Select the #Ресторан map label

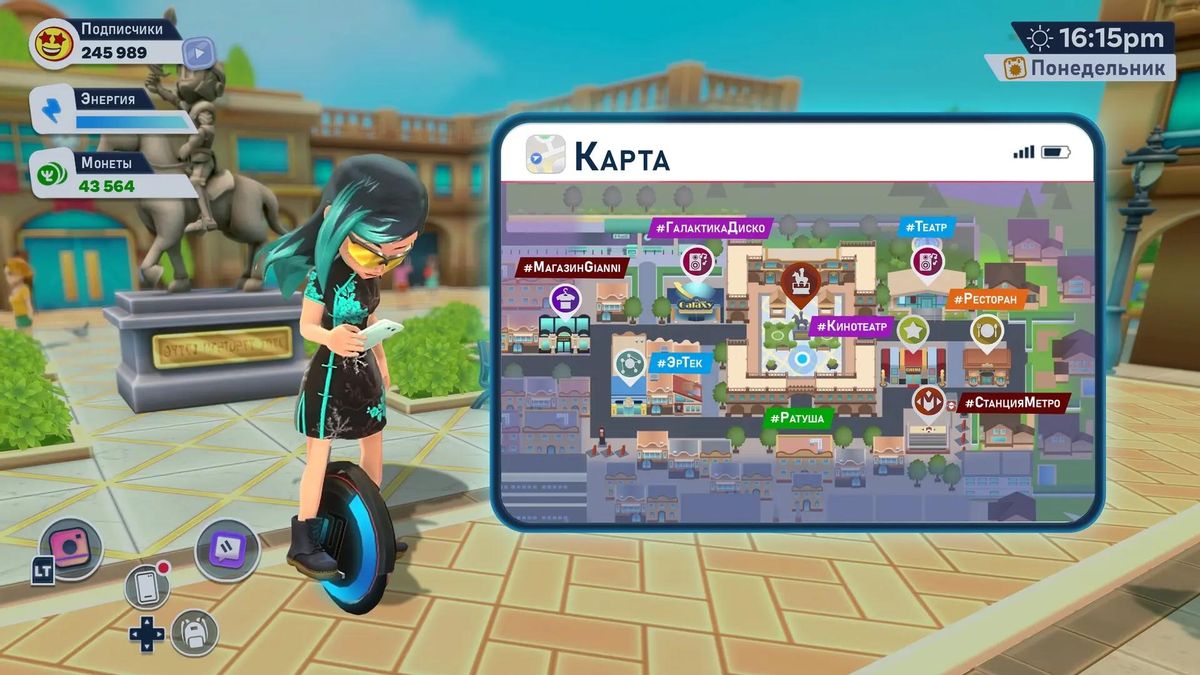coord(985,298)
